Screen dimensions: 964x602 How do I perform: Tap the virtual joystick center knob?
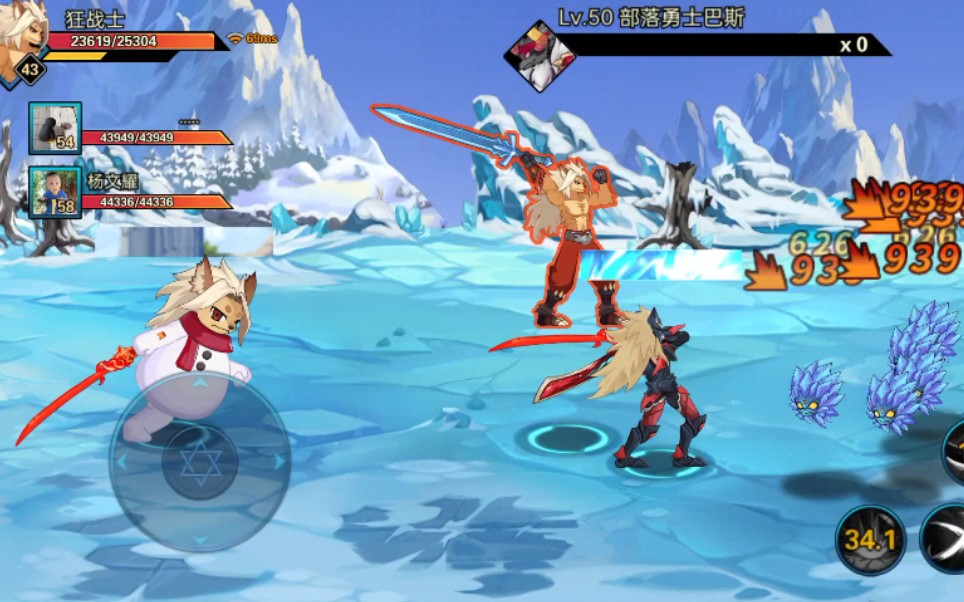tap(199, 463)
